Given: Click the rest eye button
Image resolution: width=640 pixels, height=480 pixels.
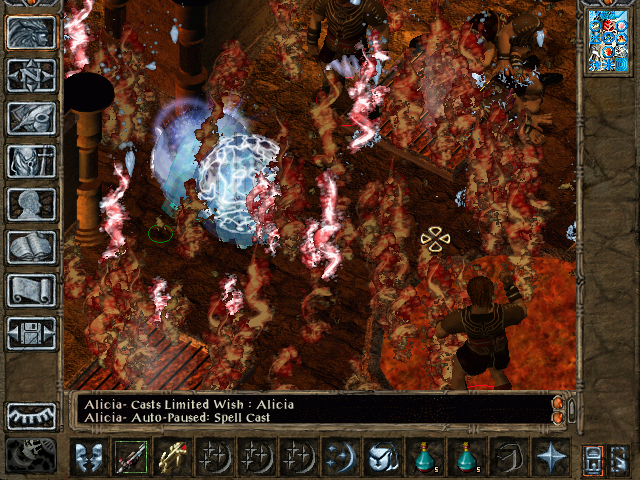Looking at the screenshot, I should [x=31, y=416].
